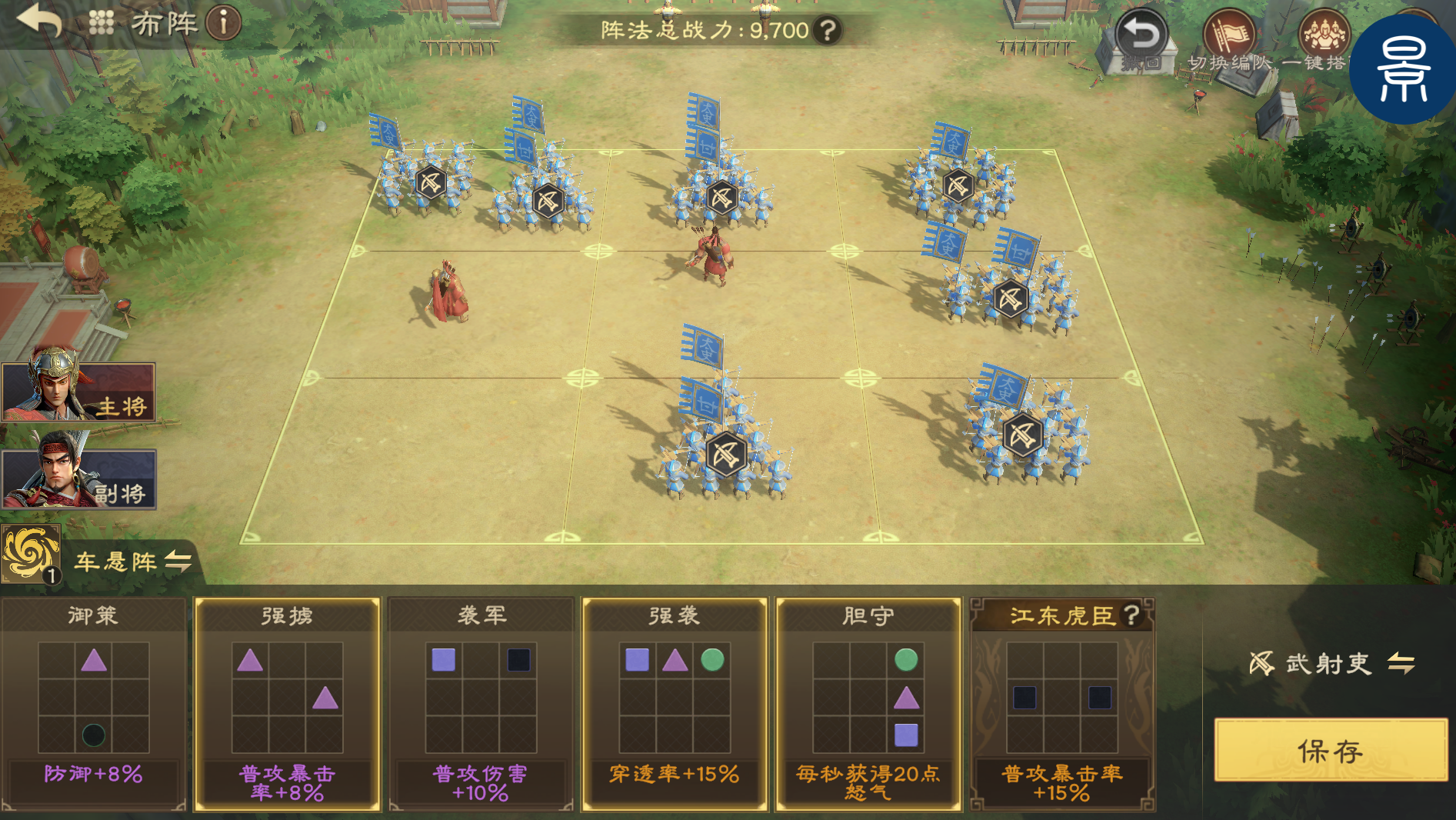Open help for total formation power
The width and height of the screenshot is (1456, 820).
pos(828,31)
